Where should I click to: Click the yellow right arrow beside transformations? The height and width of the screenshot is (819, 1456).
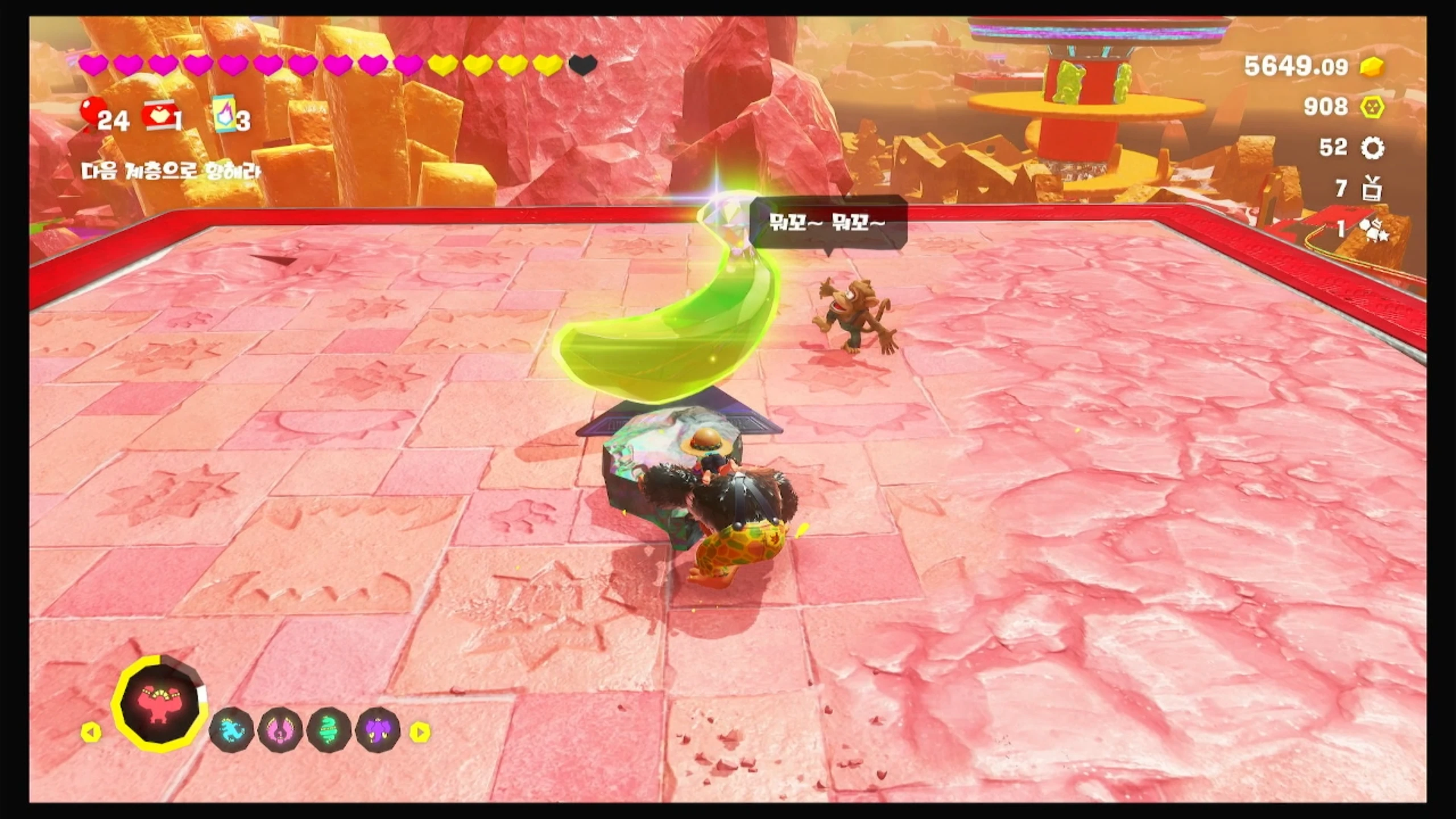pyautogui.click(x=420, y=731)
